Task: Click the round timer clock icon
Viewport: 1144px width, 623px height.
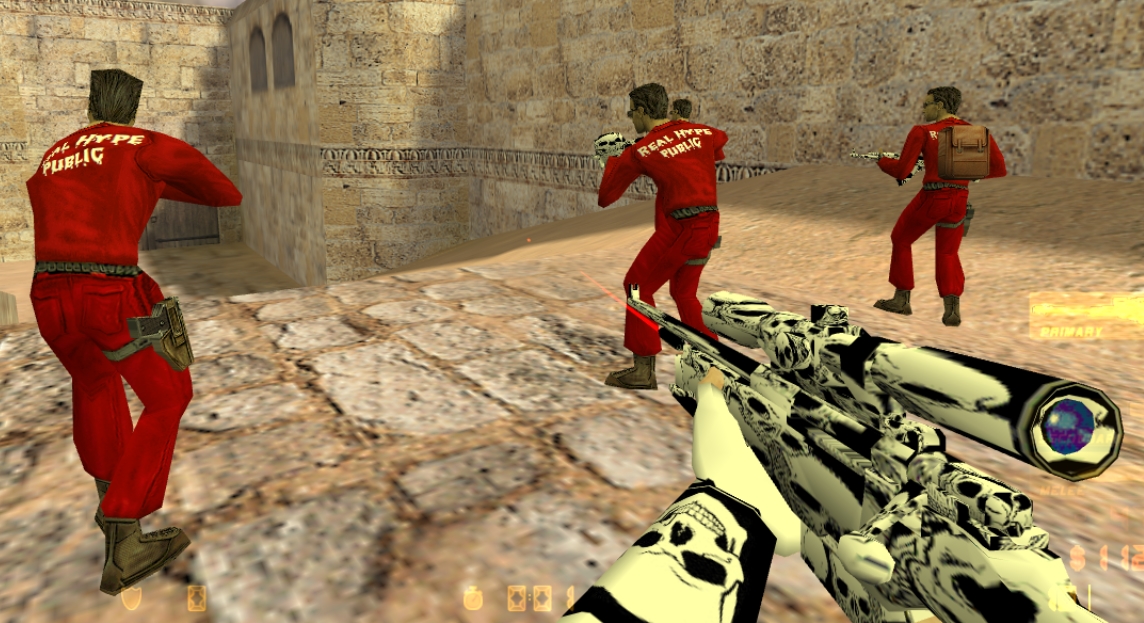Action: [472, 598]
